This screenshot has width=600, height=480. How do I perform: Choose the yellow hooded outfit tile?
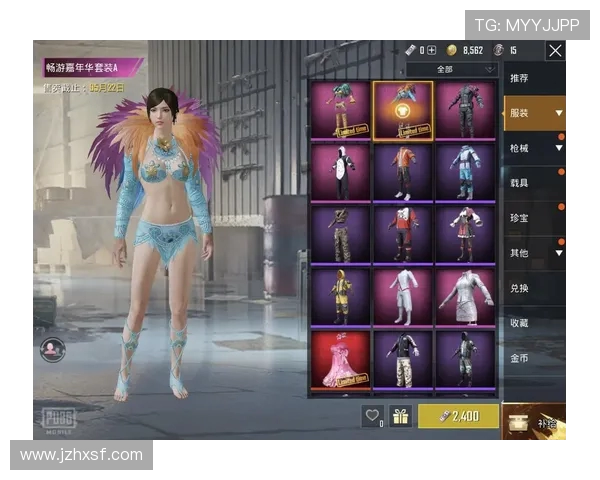pyautogui.click(x=339, y=297)
